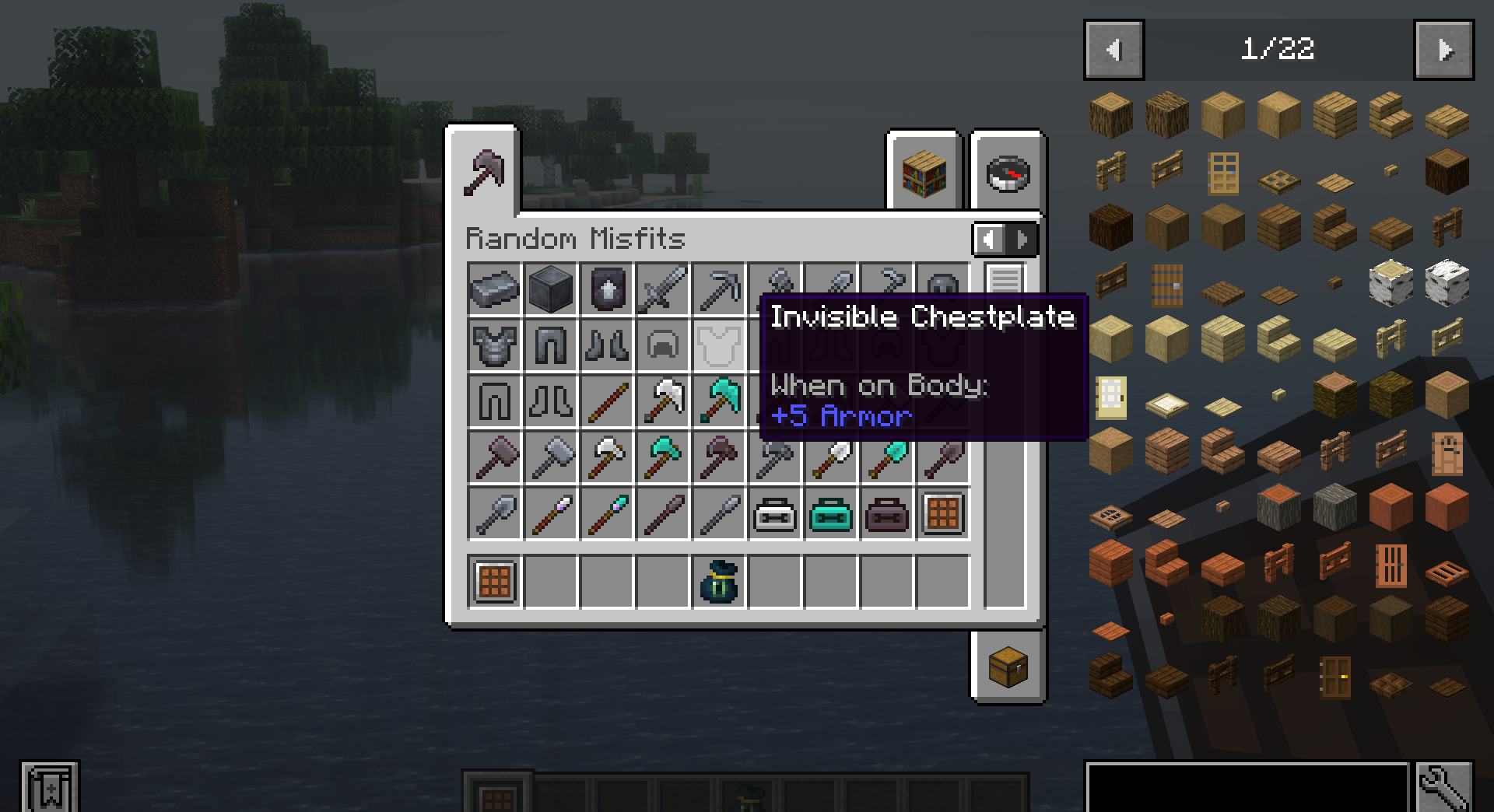Go to the previous JEI item page
The width and height of the screenshot is (1494, 812).
click(x=1113, y=51)
